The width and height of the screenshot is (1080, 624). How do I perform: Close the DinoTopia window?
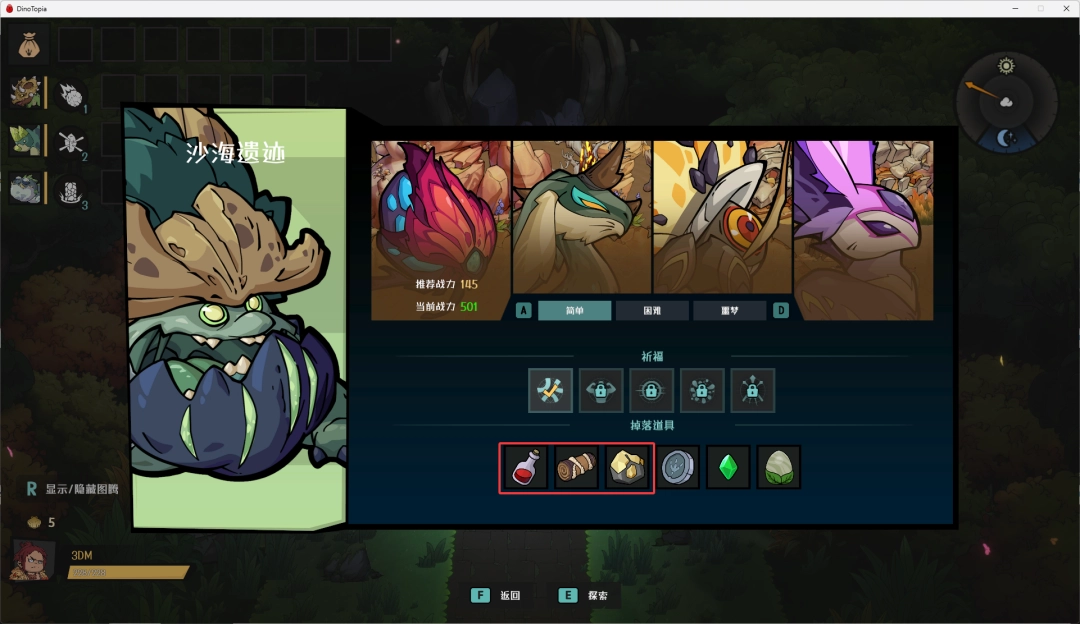click(1063, 8)
